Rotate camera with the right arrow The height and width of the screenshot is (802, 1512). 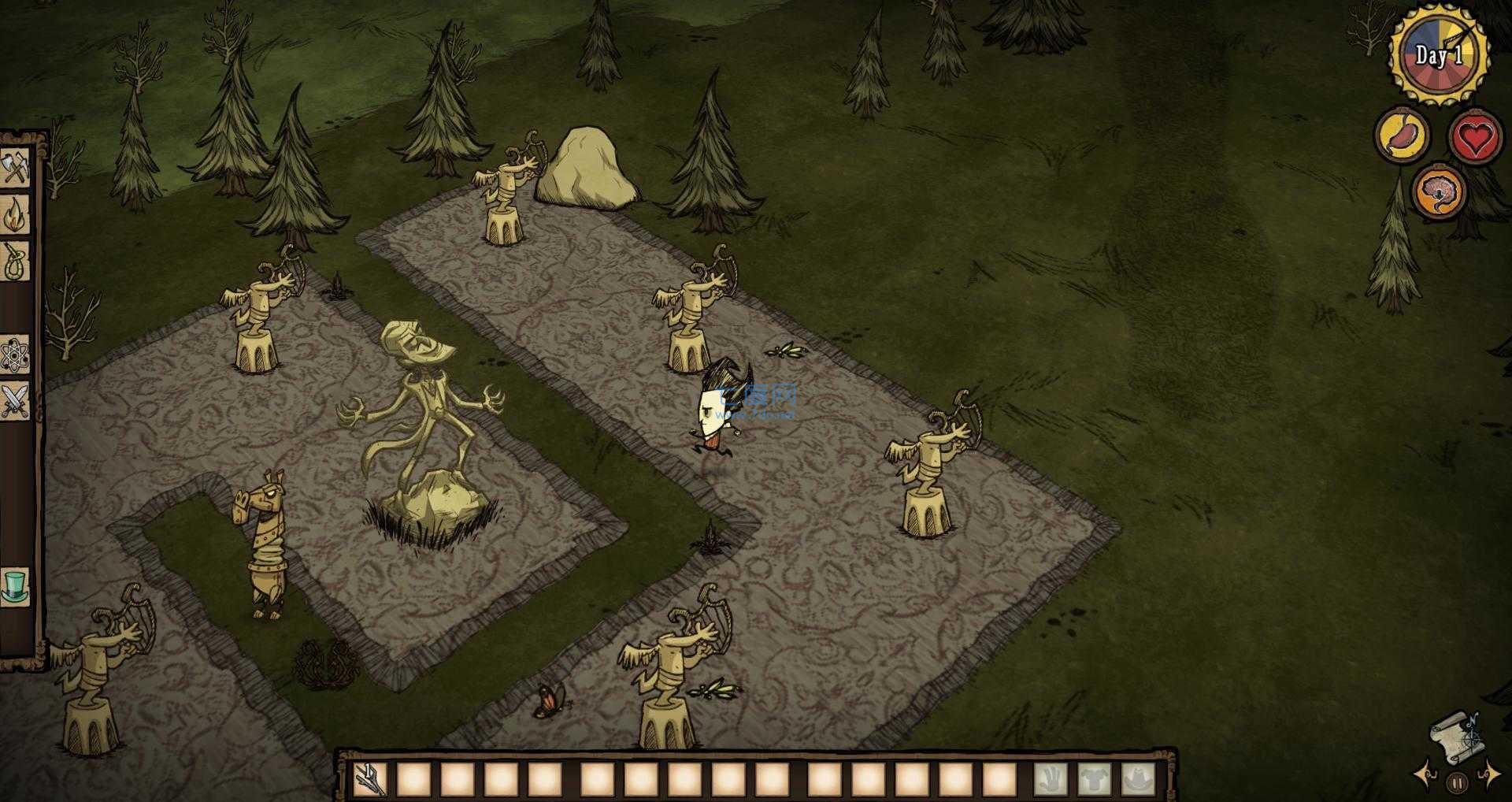1491,776
